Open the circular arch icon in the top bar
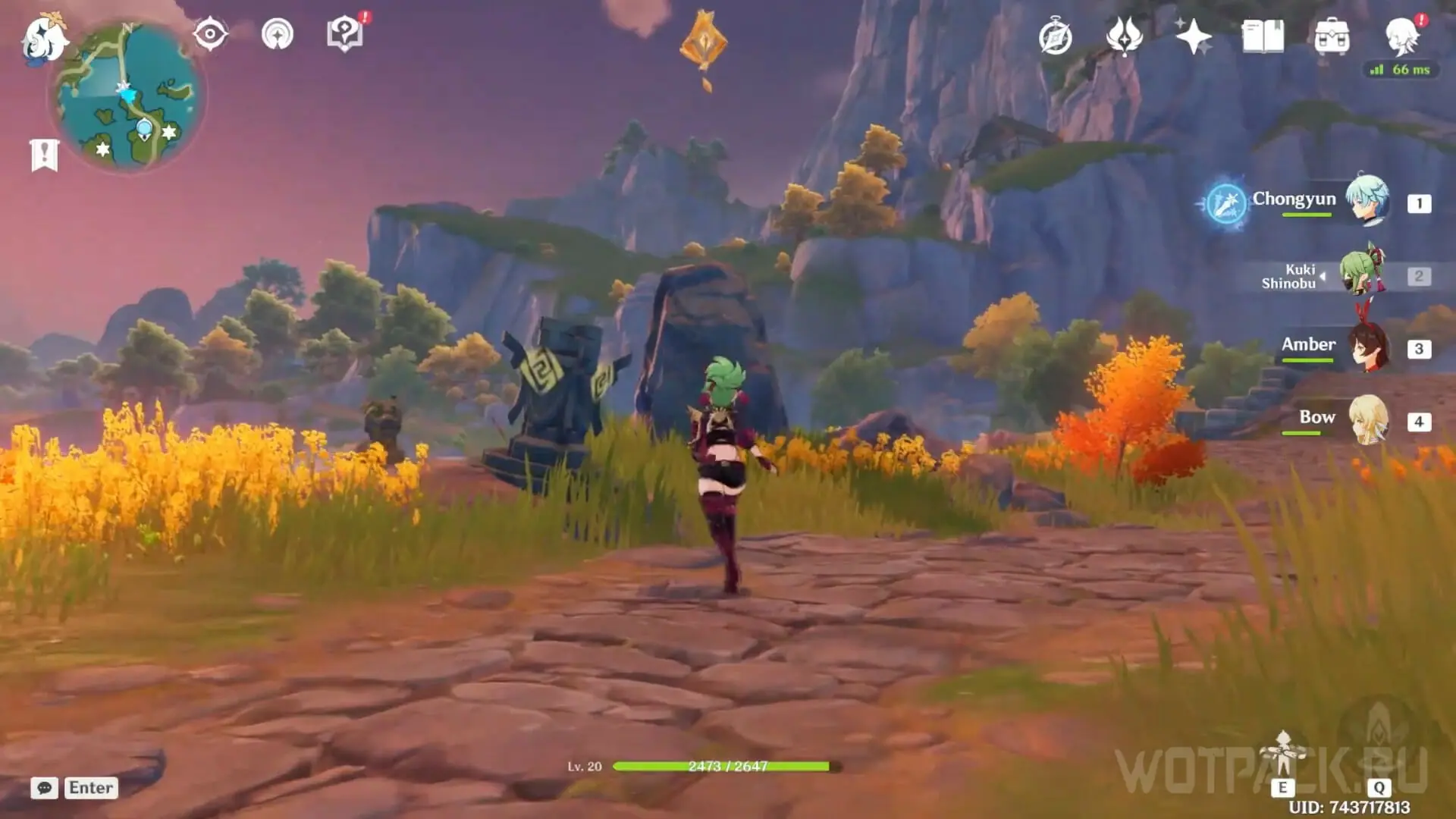The width and height of the screenshot is (1456, 819). 278,34
